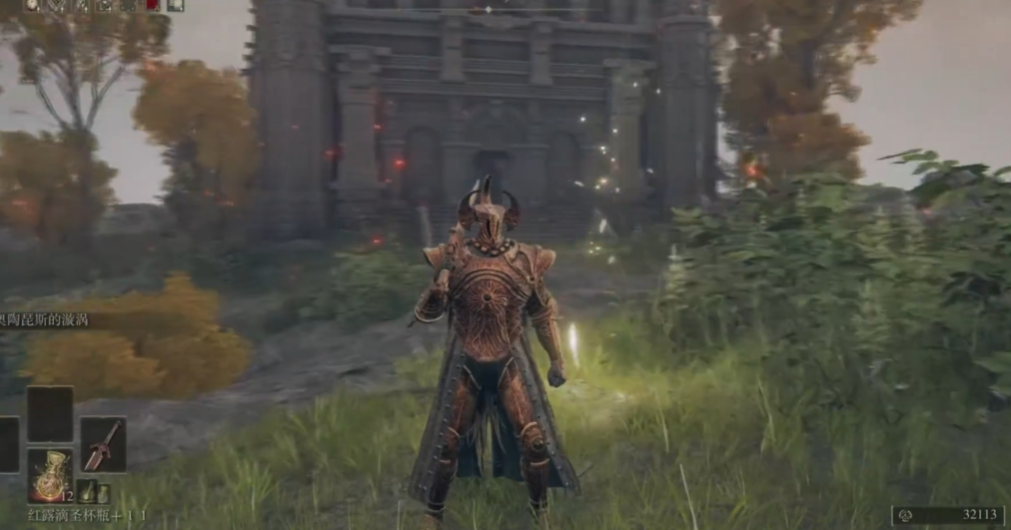
Task: Select the equipped sword weapon slot
Action: pyautogui.click(x=103, y=444)
